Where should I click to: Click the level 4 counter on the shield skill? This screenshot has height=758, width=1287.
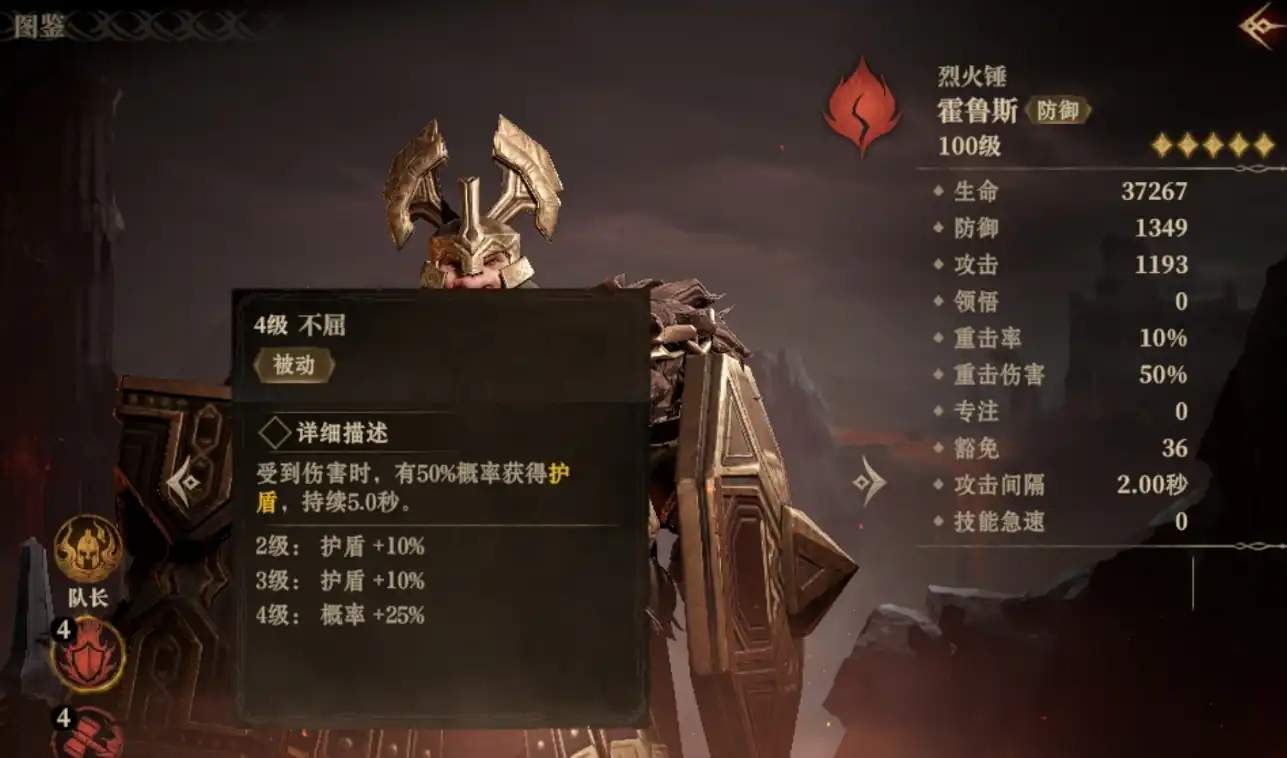tap(63, 632)
